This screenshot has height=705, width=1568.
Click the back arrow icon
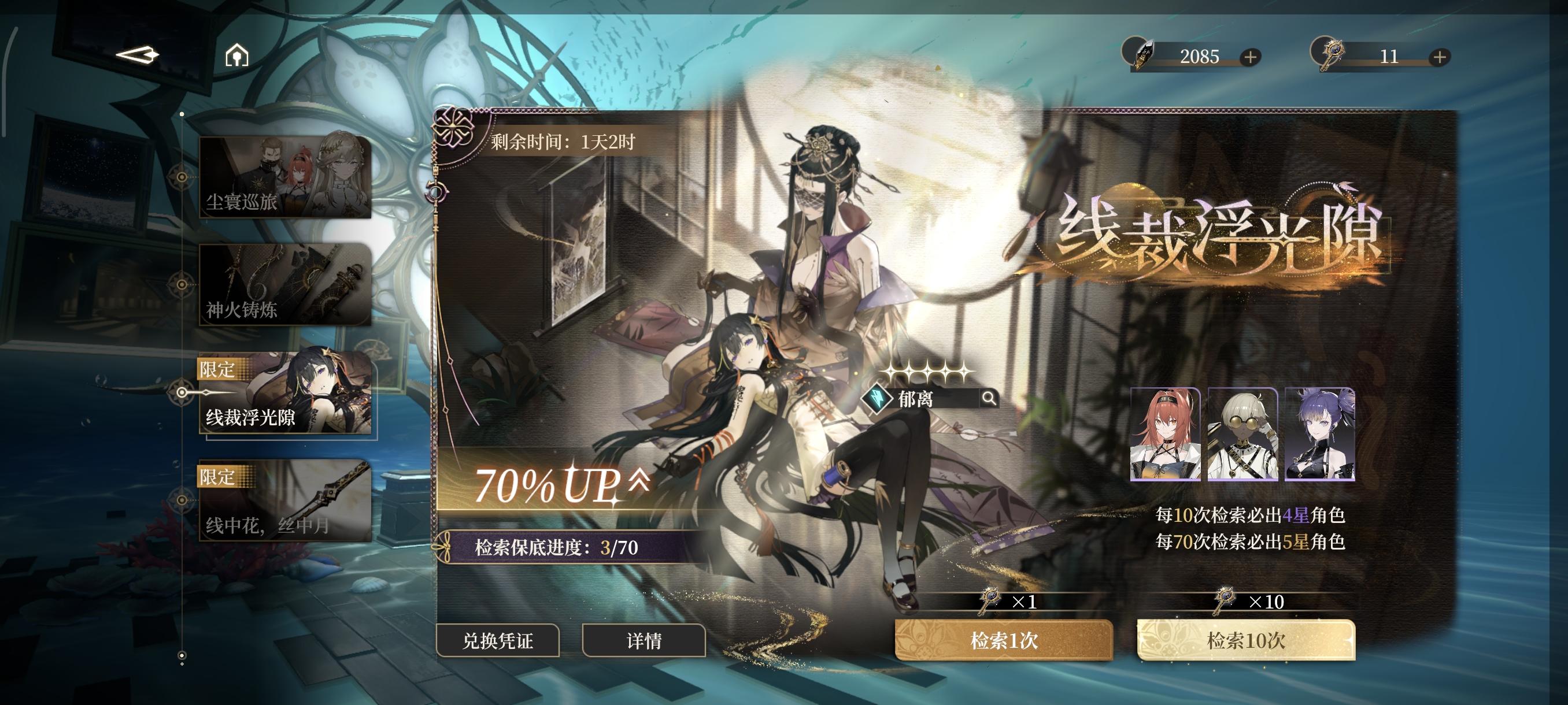[x=139, y=55]
